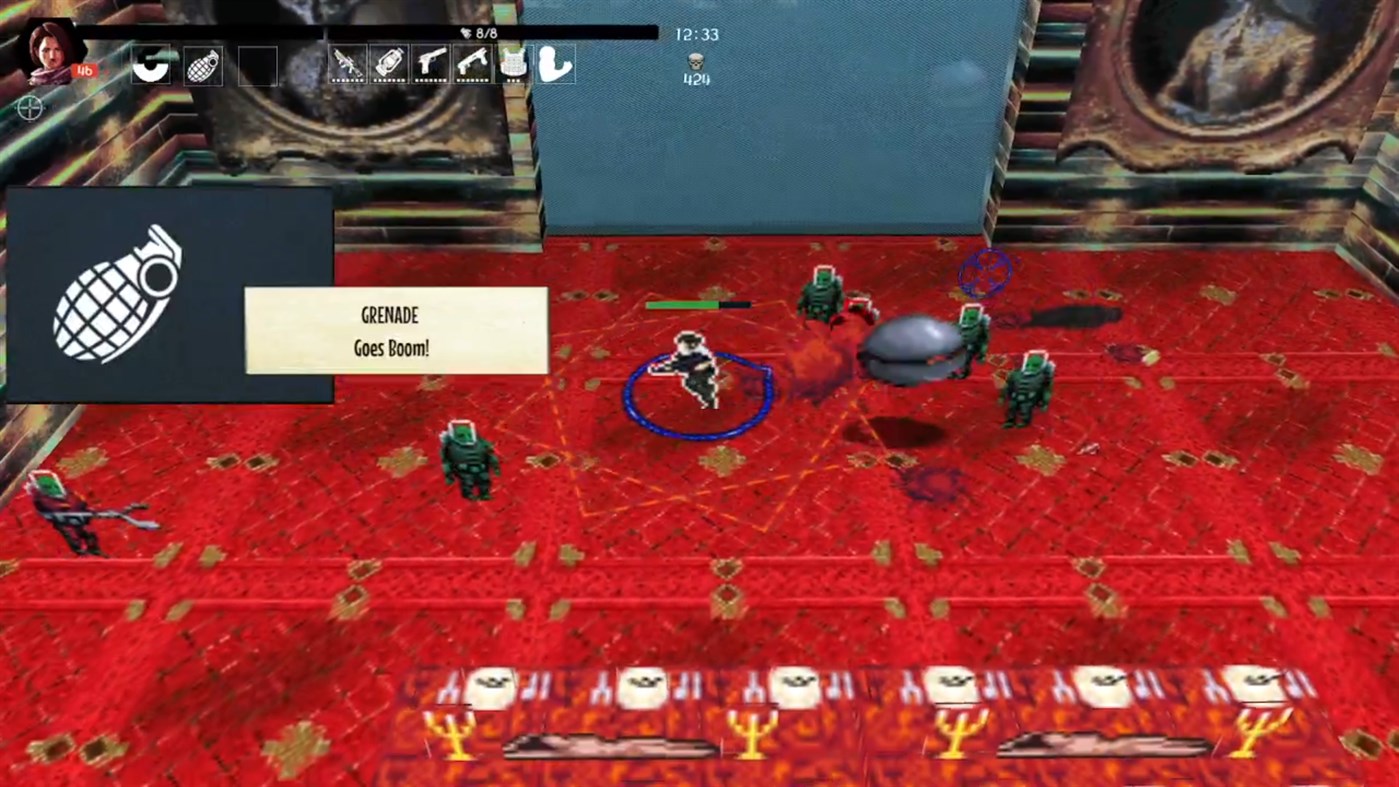Equip the pistol from the hotbar

click(431, 64)
